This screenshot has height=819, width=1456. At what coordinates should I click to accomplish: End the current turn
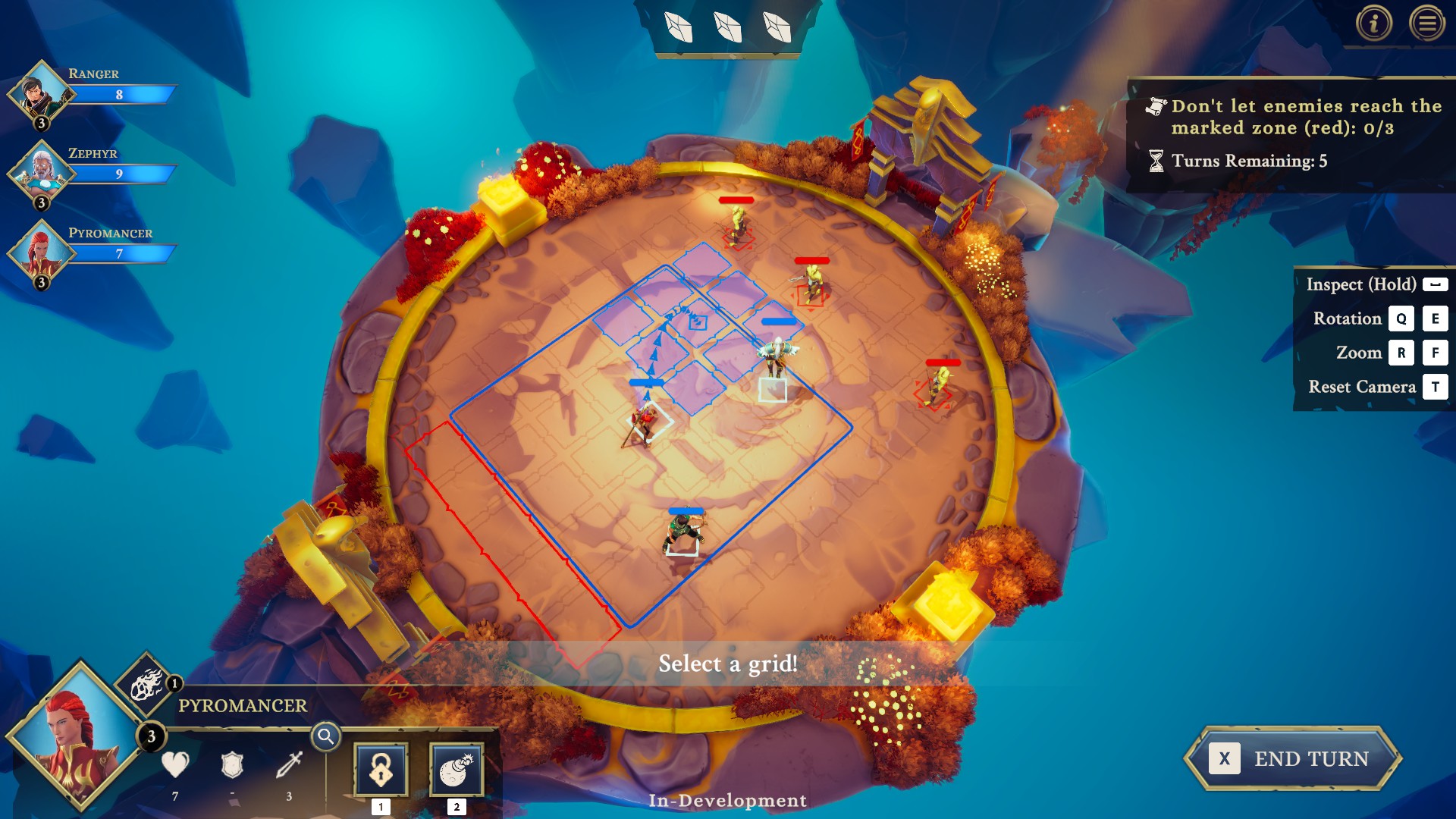point(1293,758)
